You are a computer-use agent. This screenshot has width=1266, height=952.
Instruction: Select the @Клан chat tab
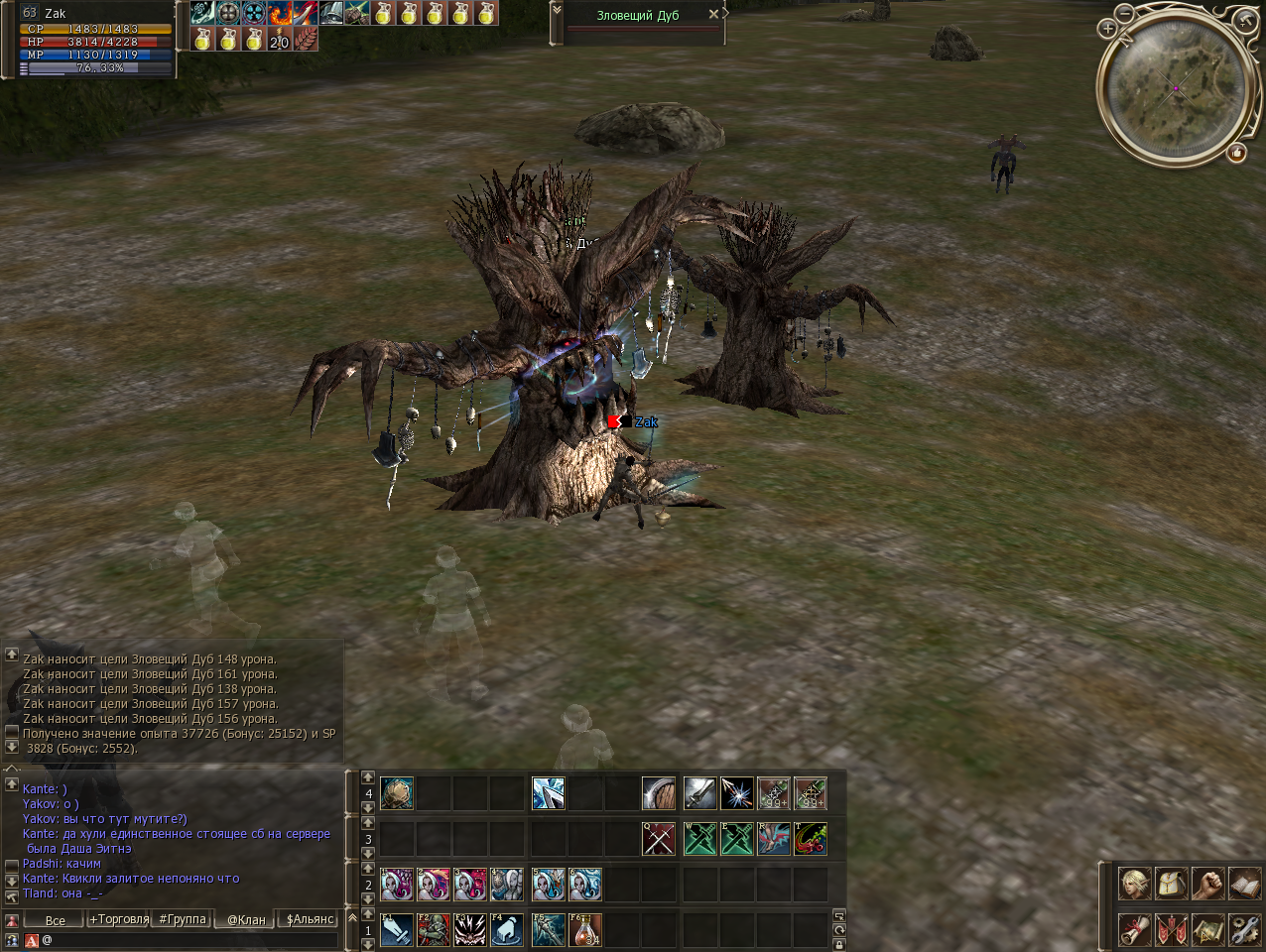(x=246, y=919)
